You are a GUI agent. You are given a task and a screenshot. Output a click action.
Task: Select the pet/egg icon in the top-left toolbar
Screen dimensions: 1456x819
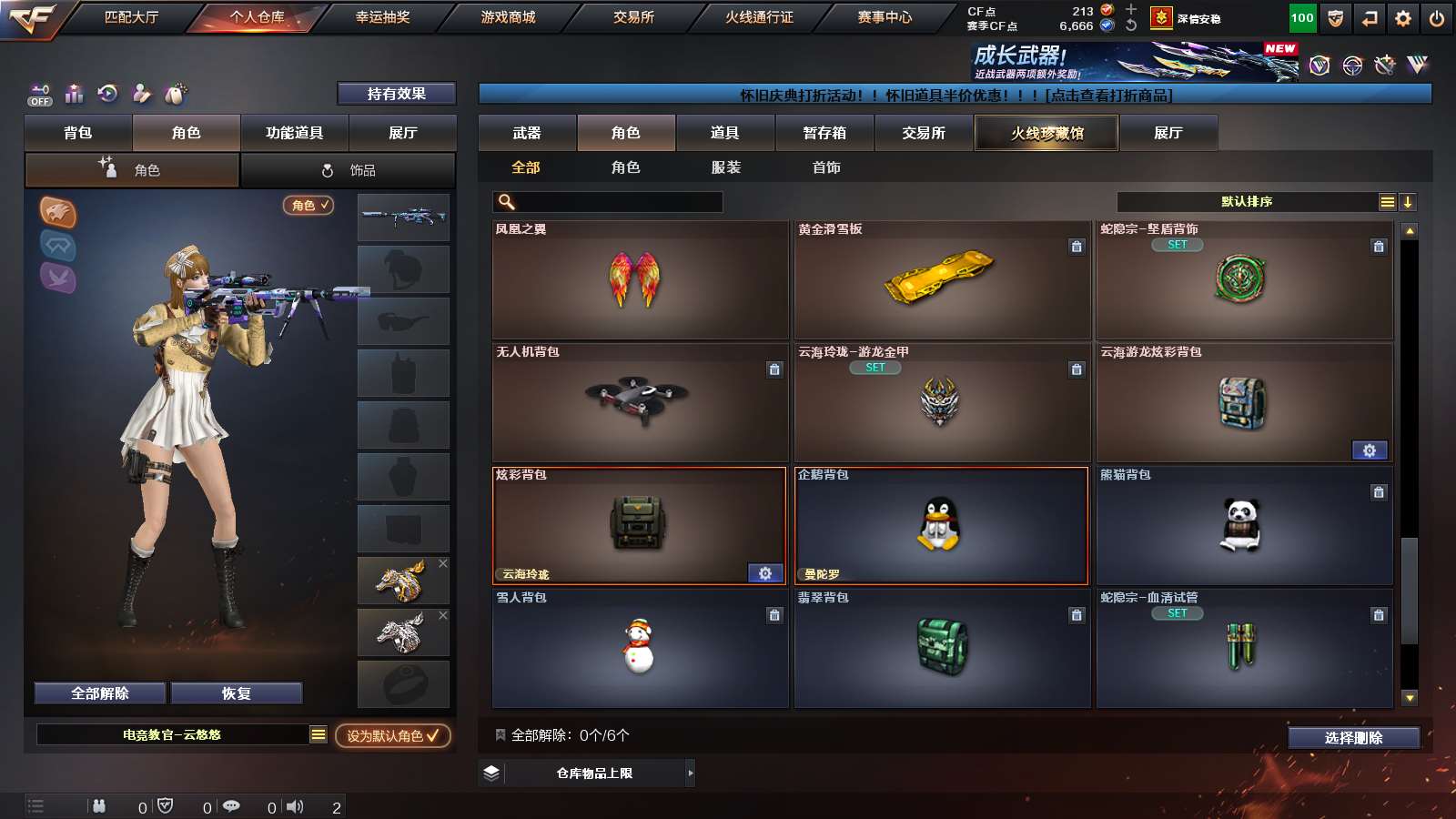coord(177,95)
